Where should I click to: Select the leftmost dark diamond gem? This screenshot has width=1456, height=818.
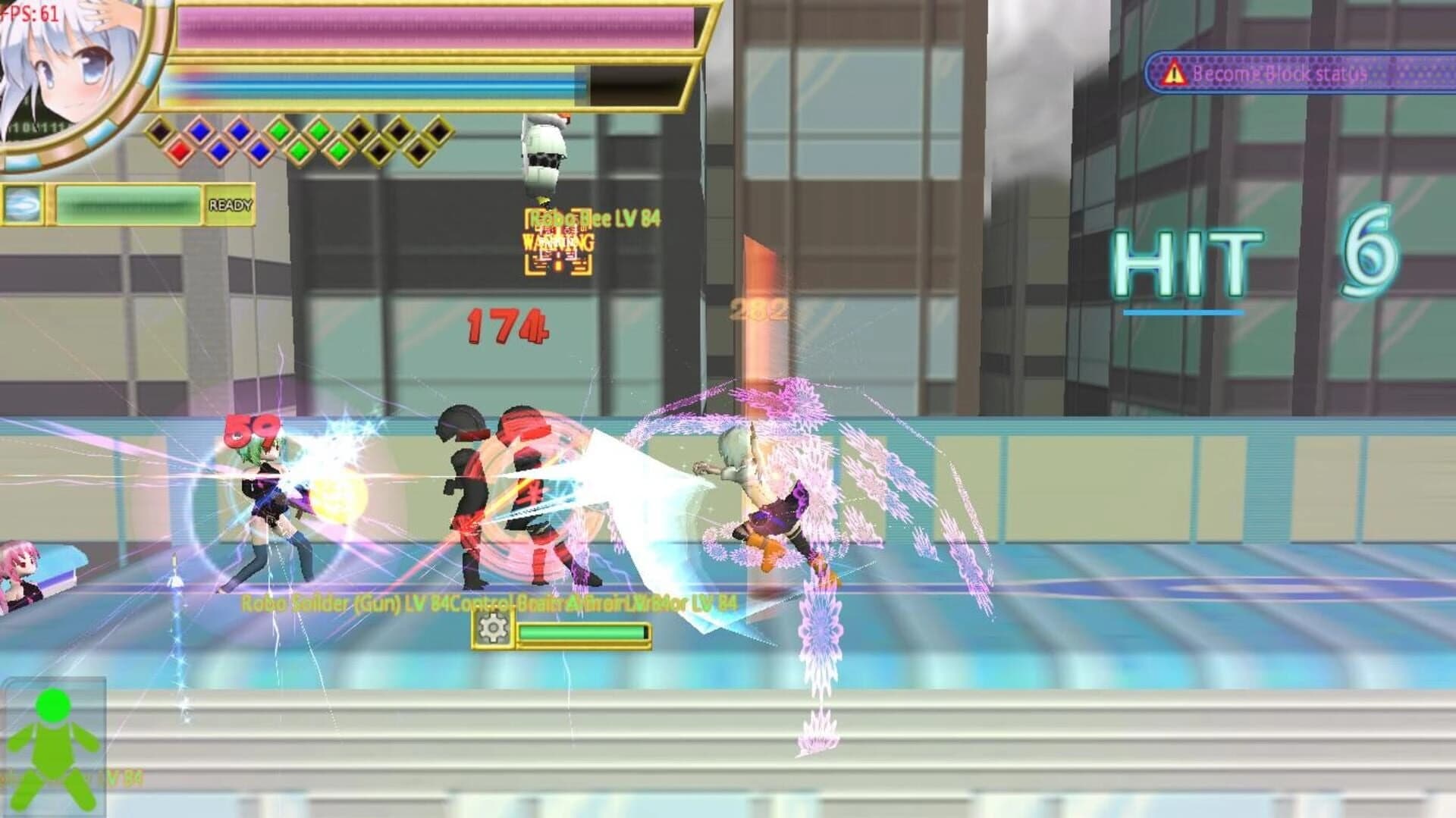162,131
